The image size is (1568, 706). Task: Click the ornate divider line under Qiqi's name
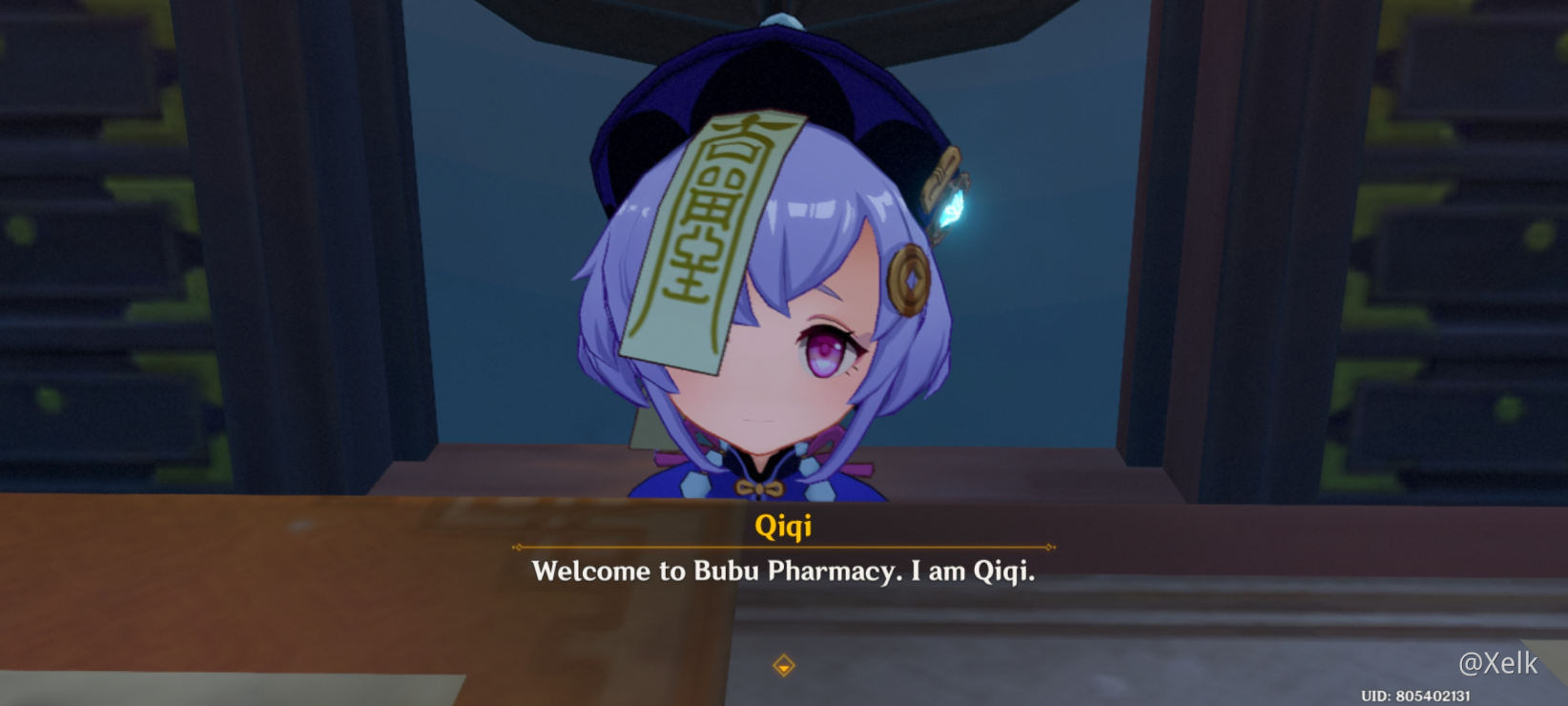785,546
